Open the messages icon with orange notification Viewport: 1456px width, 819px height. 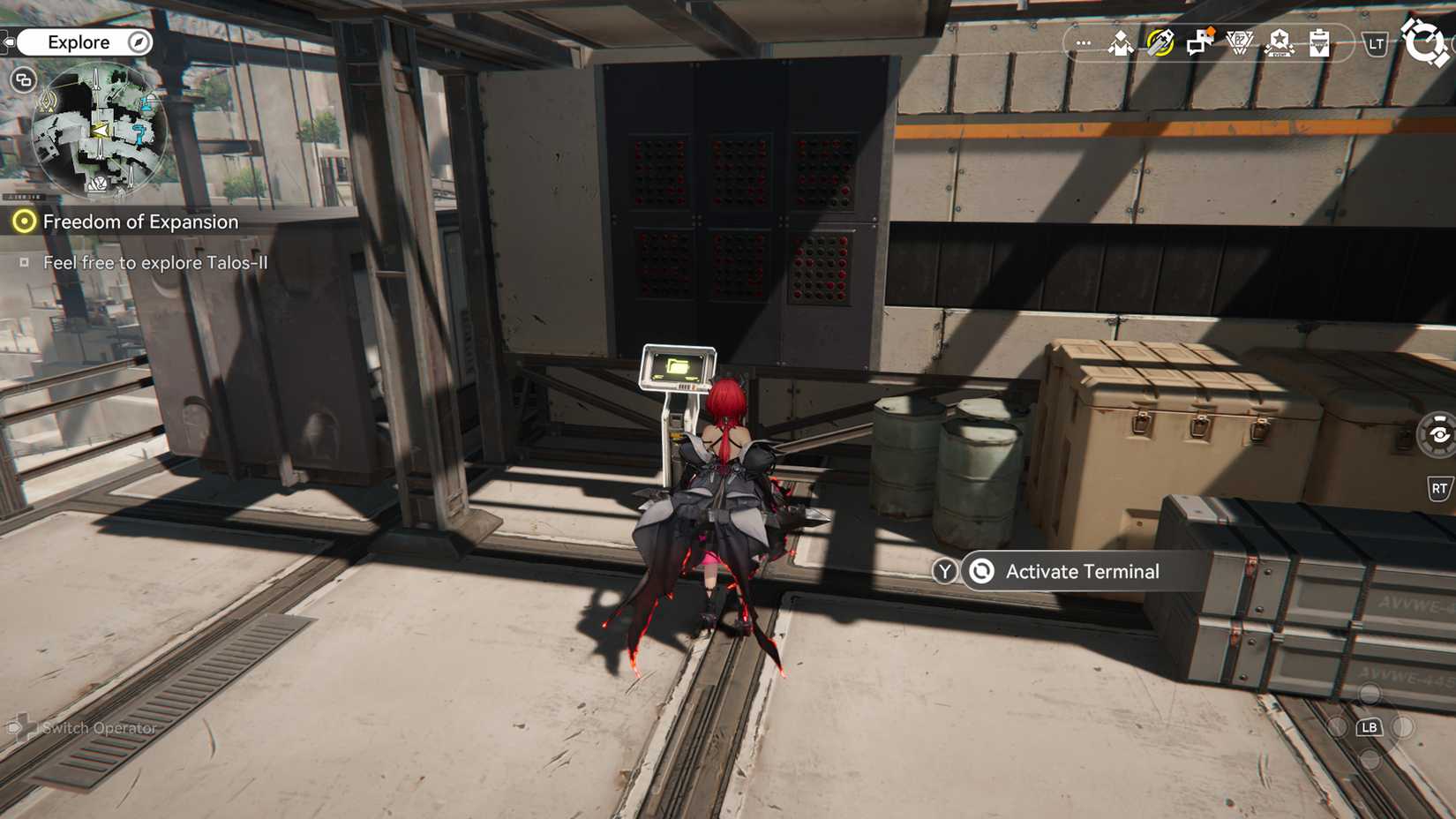coord(1198,42)
